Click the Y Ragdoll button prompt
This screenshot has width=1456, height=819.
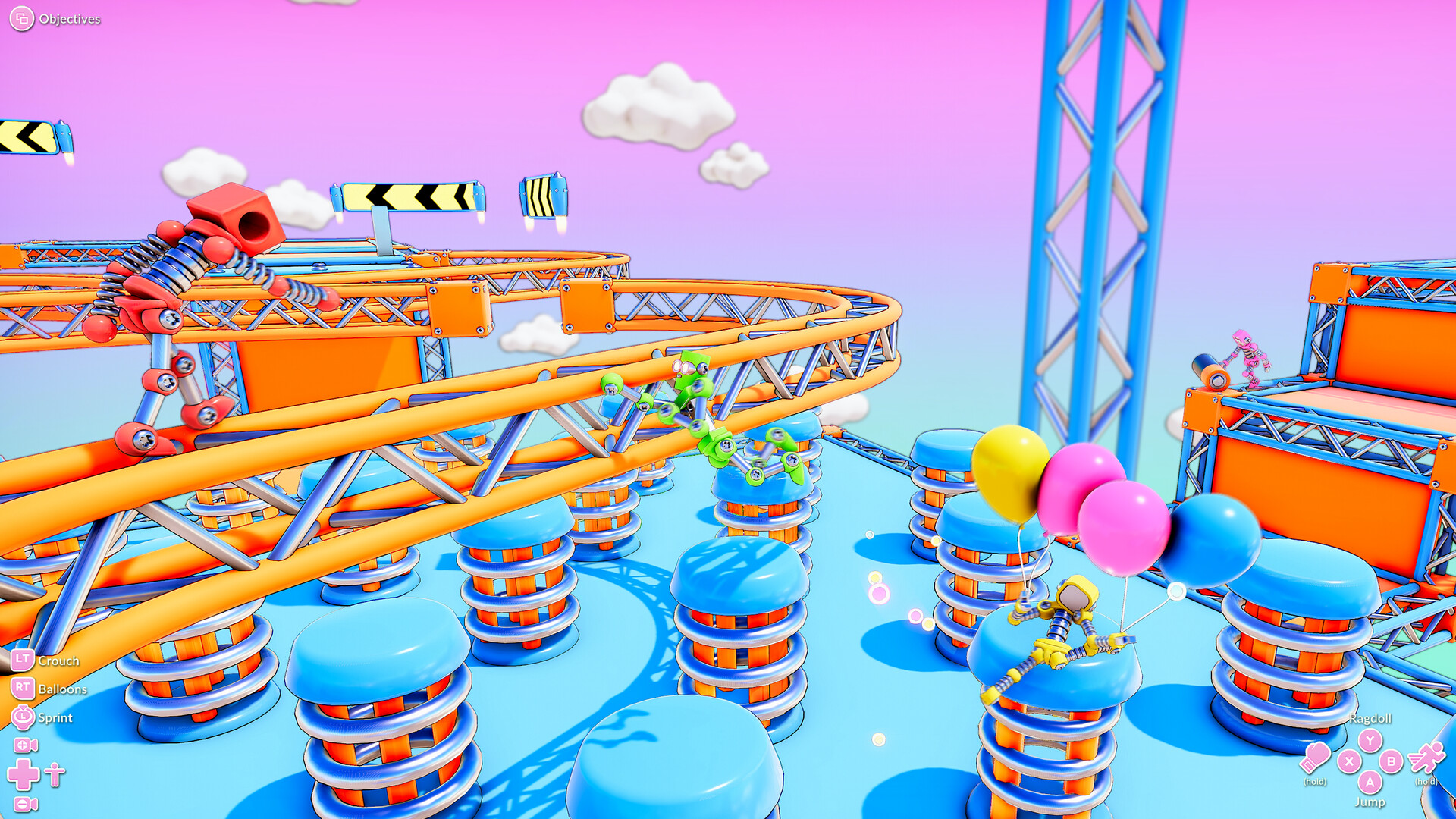[1370, 740]
